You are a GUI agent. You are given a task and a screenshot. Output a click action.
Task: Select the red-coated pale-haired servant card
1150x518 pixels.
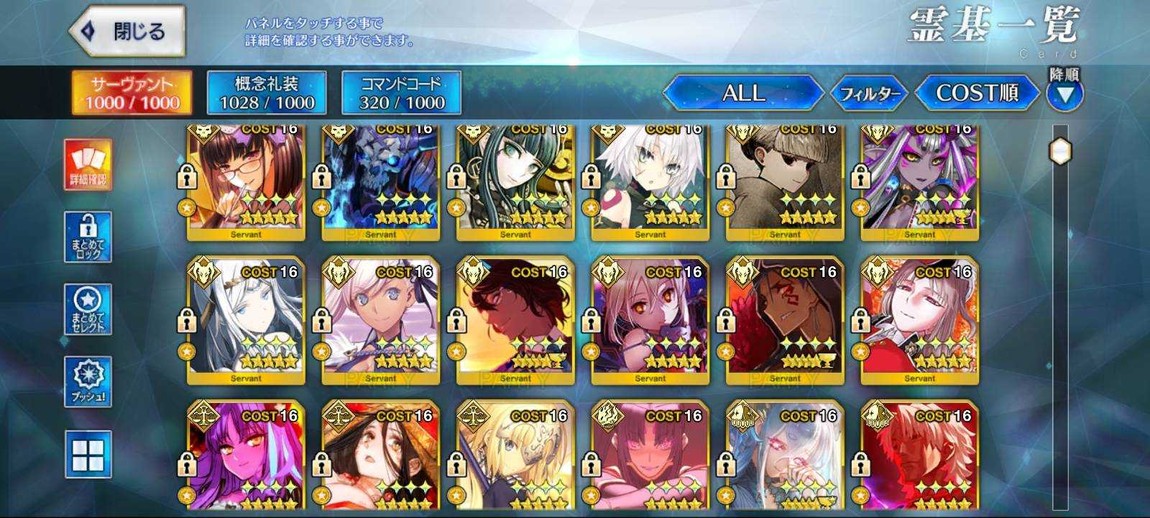pos(919,320)
